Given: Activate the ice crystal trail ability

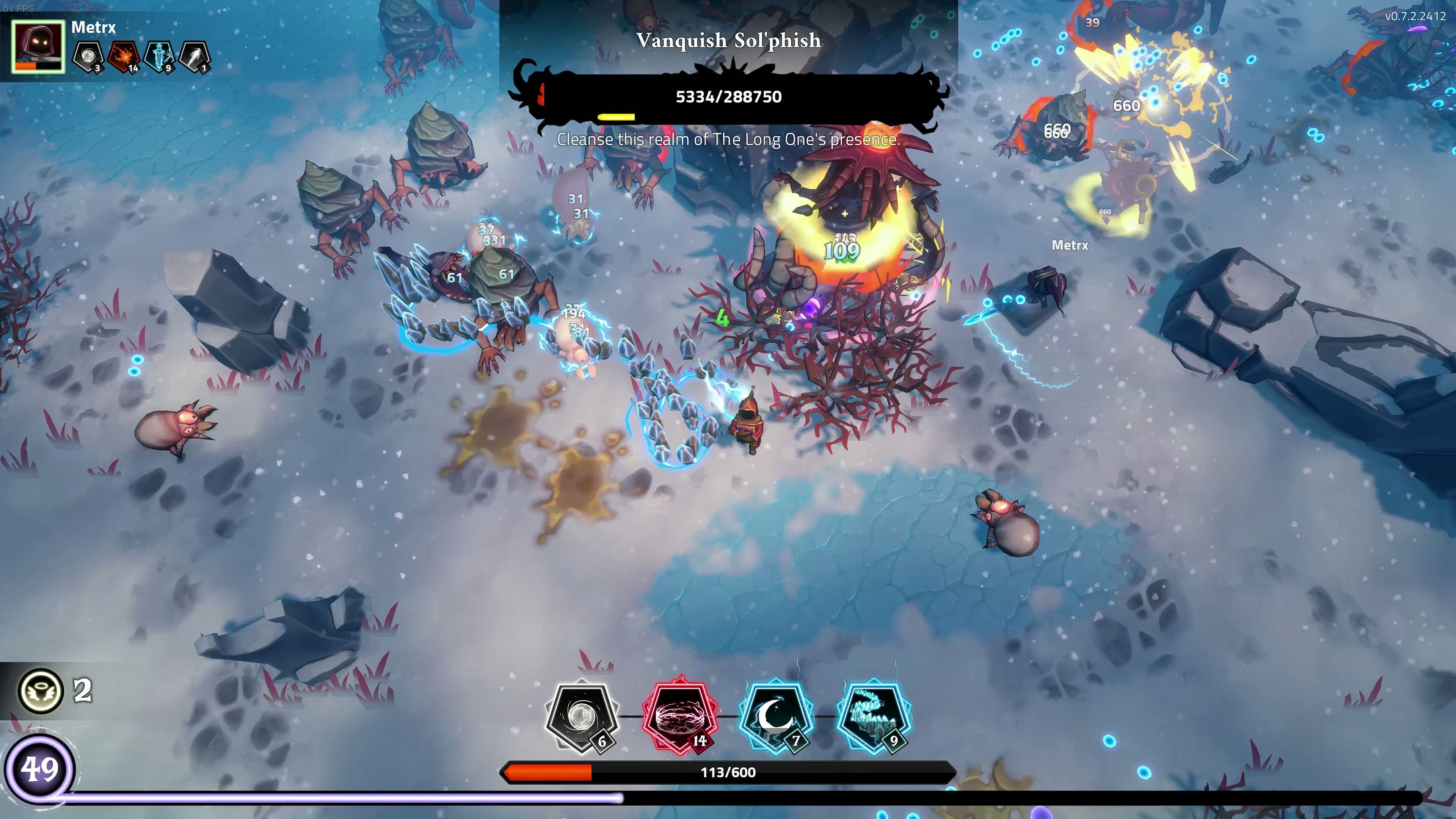Looking at the screenshot, I should (874, 717).
